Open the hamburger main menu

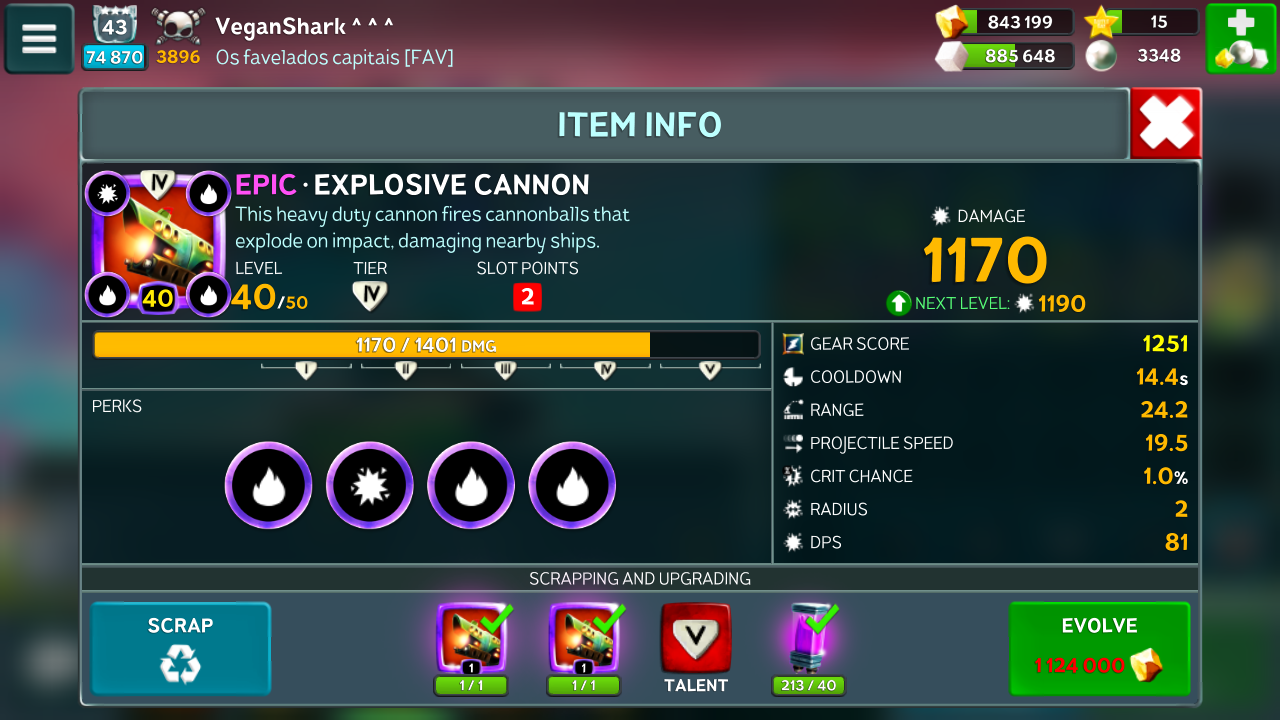39,39
